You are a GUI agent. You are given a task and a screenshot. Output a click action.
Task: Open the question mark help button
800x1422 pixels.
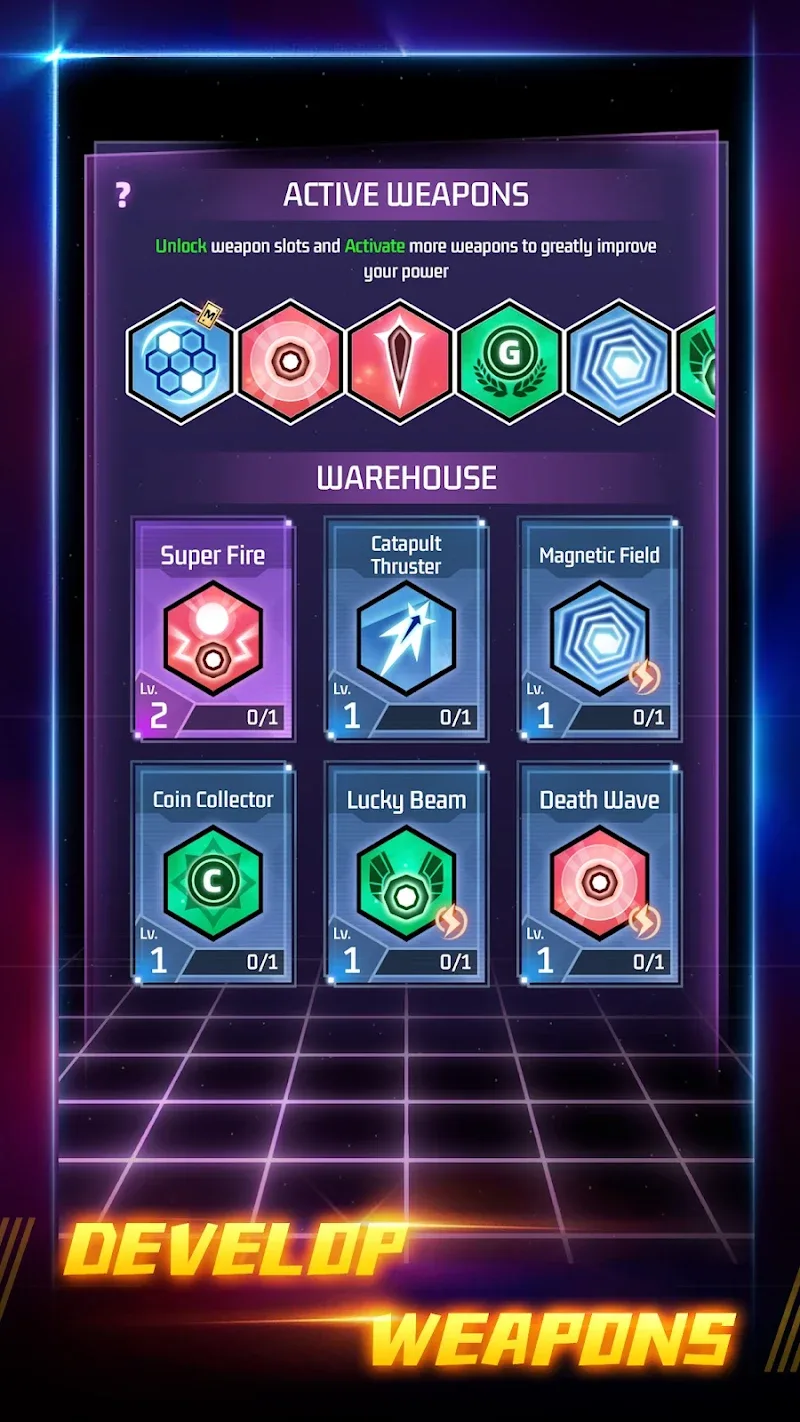point(123,195)
